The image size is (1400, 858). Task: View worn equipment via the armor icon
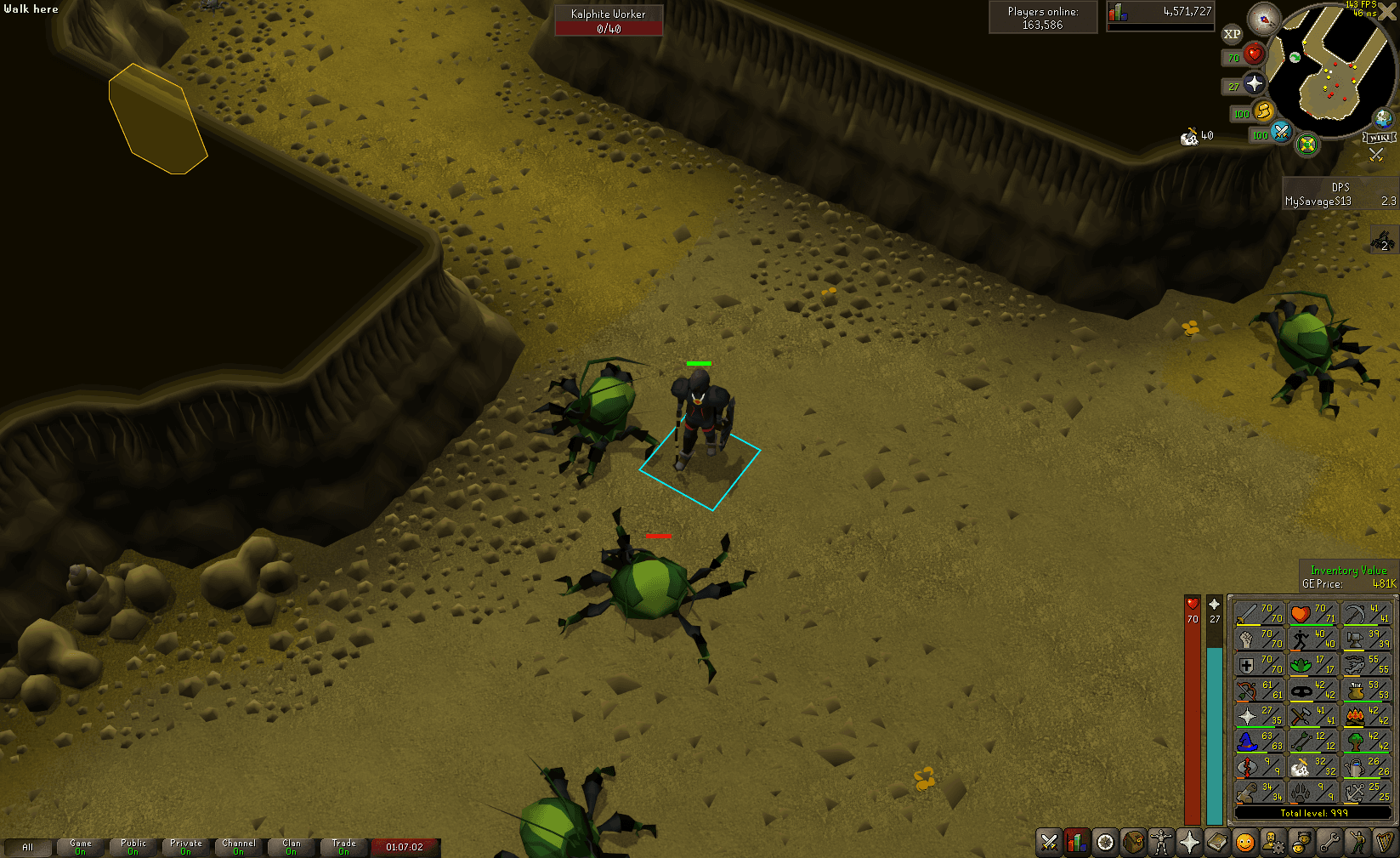tap(1163, 844)
